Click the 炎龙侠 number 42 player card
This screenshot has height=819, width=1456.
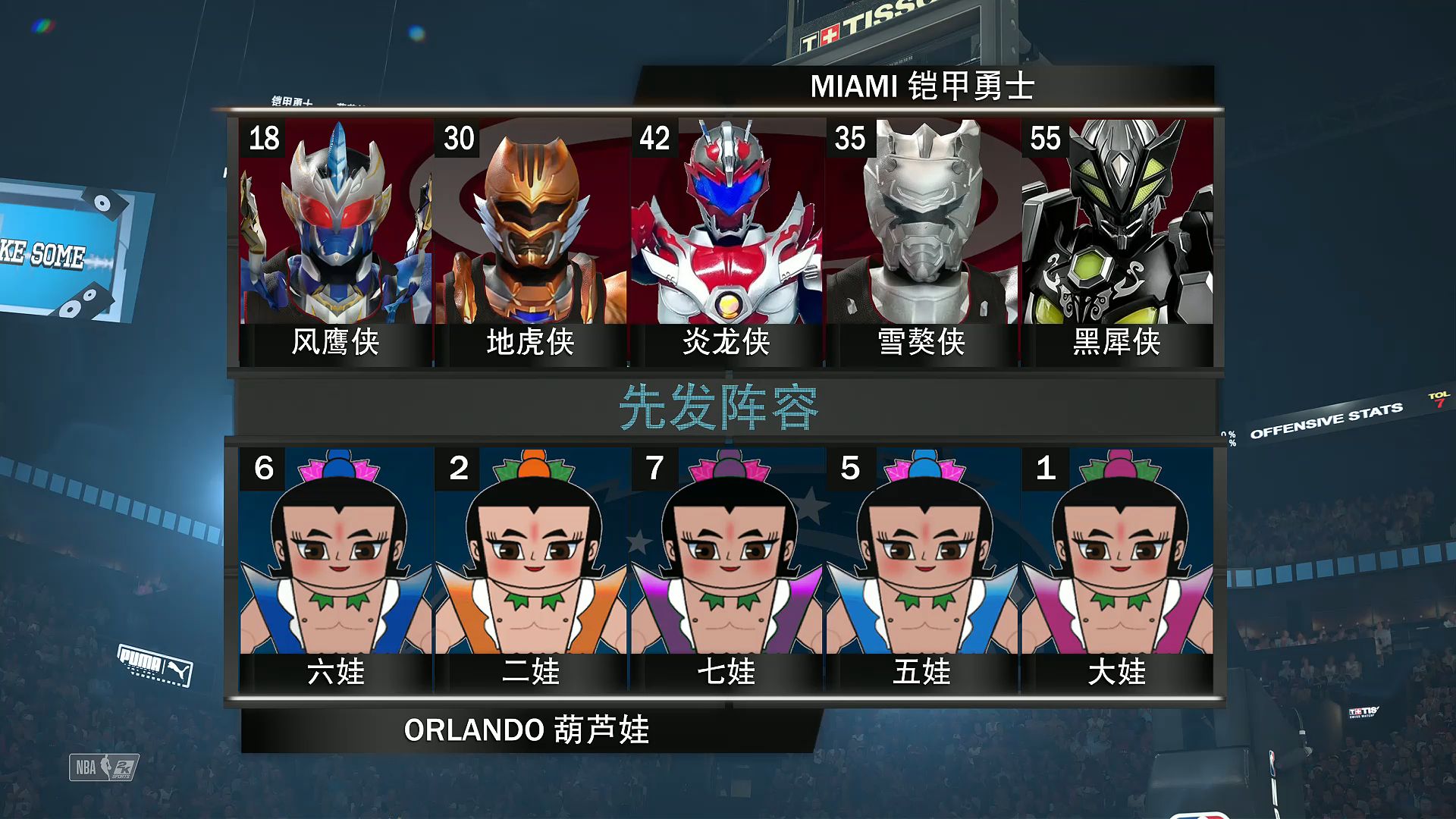tap(726, 241)
